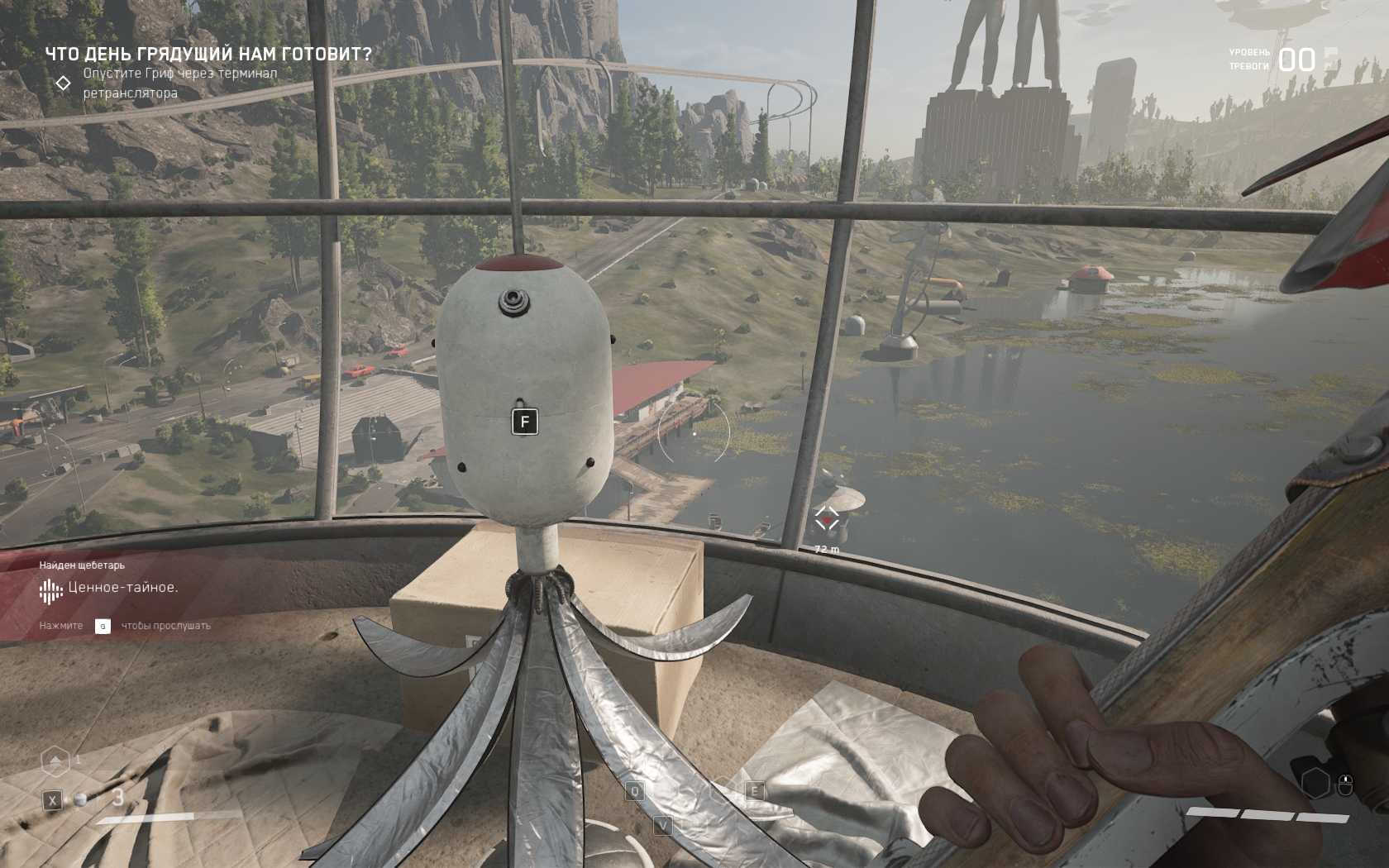Screen dimensions: 1389x868
Task: Click the waveform audio icon in the chirper notification
Action: (x=50, y=590)
